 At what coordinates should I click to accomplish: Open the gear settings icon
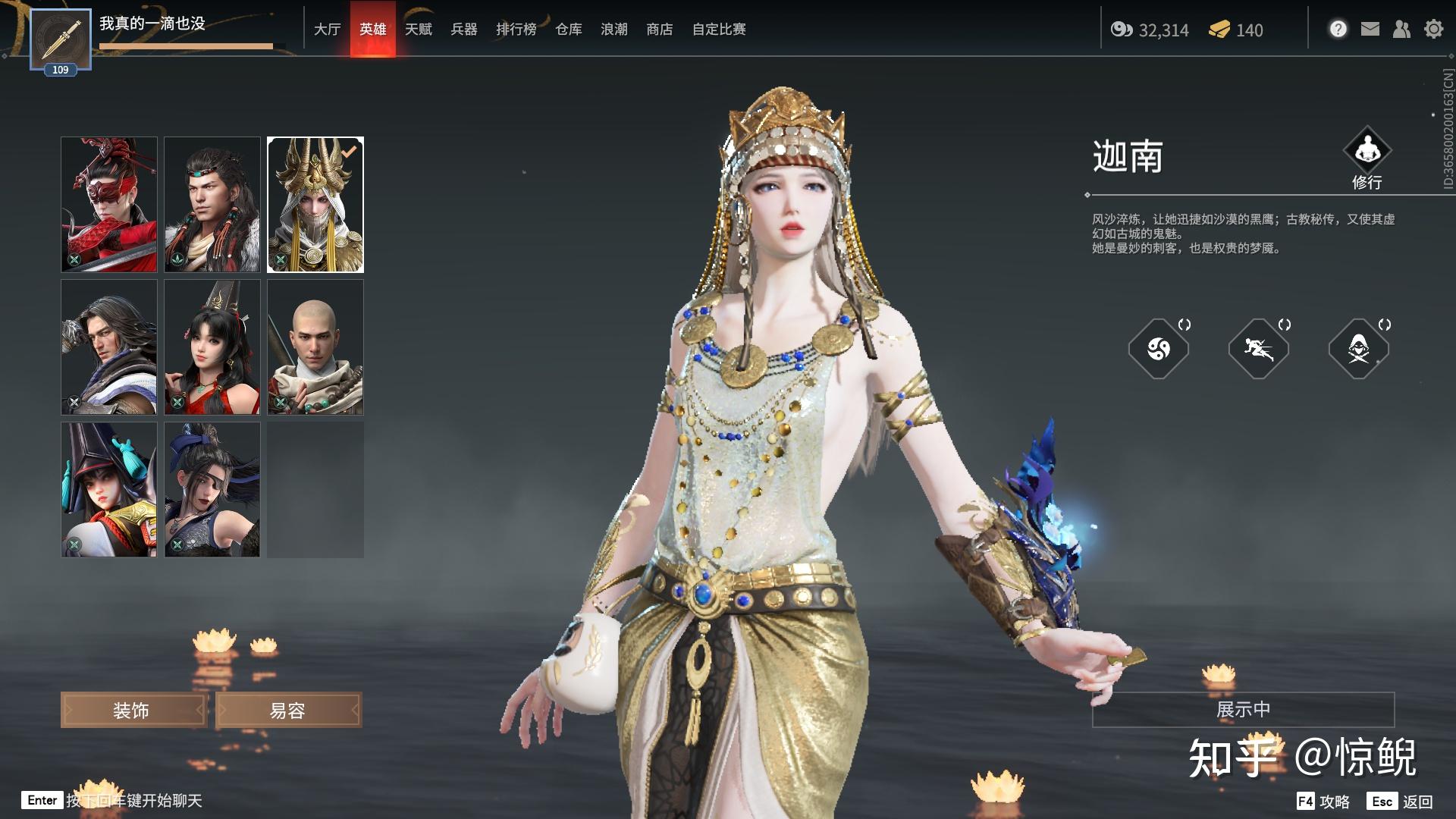(x=1433, y=30)
